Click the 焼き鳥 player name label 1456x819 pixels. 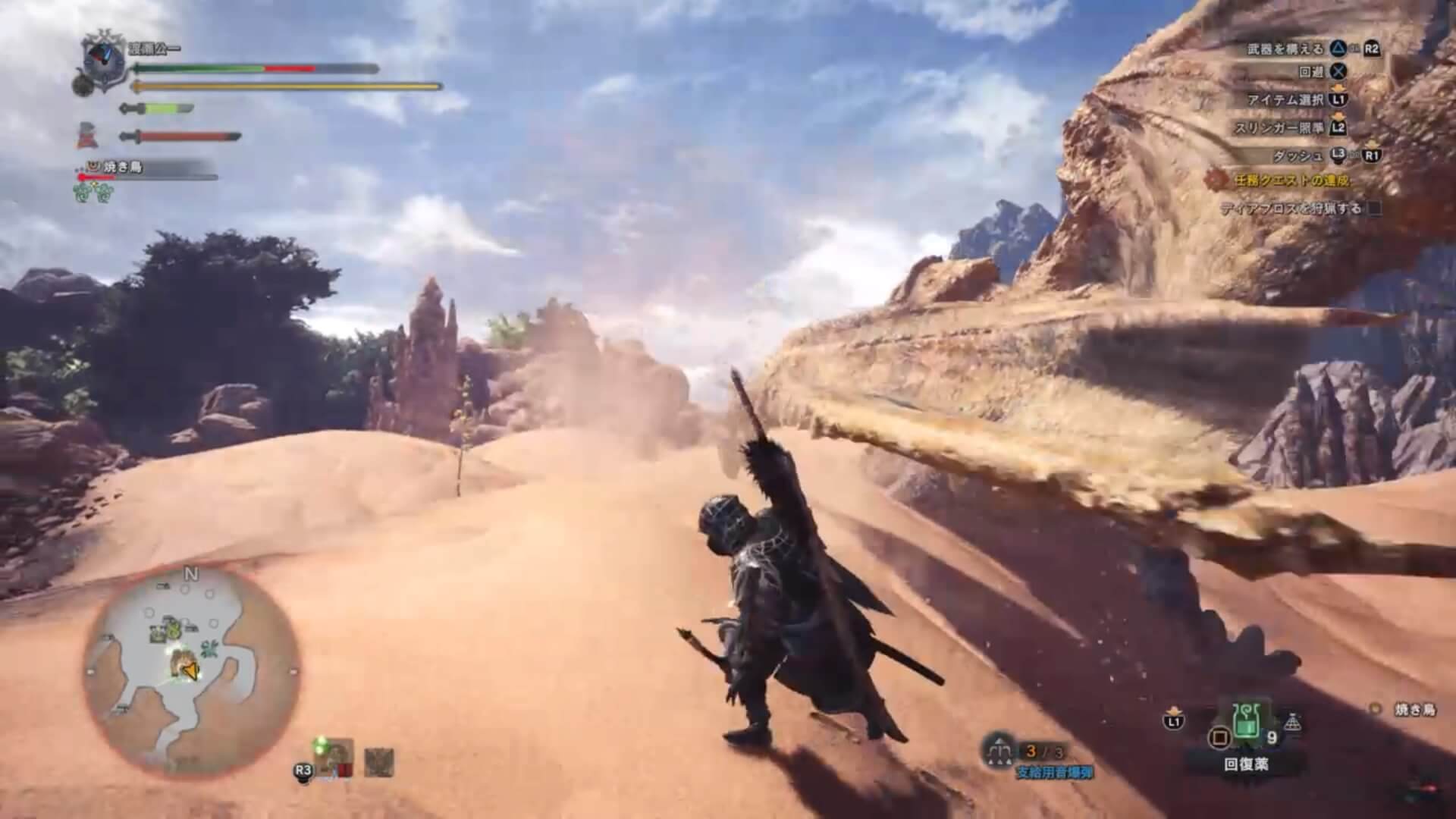(1415, 710)
